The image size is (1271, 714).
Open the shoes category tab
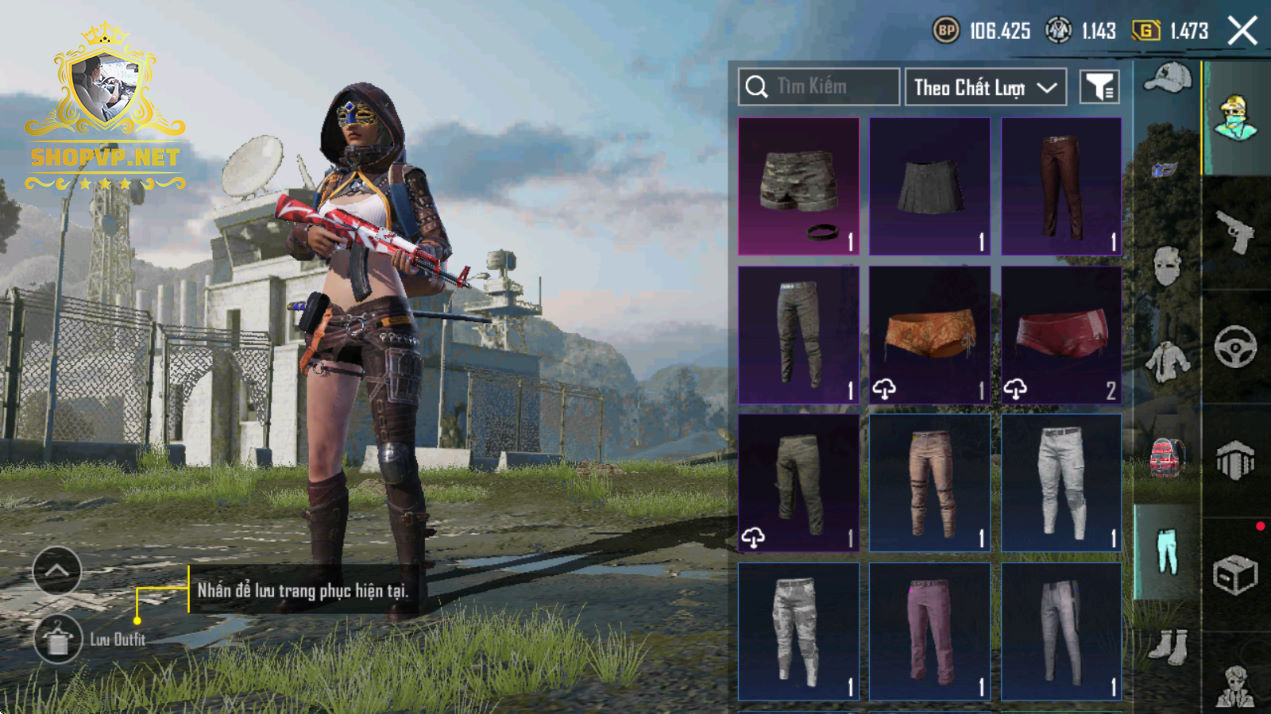point(1167,646)
